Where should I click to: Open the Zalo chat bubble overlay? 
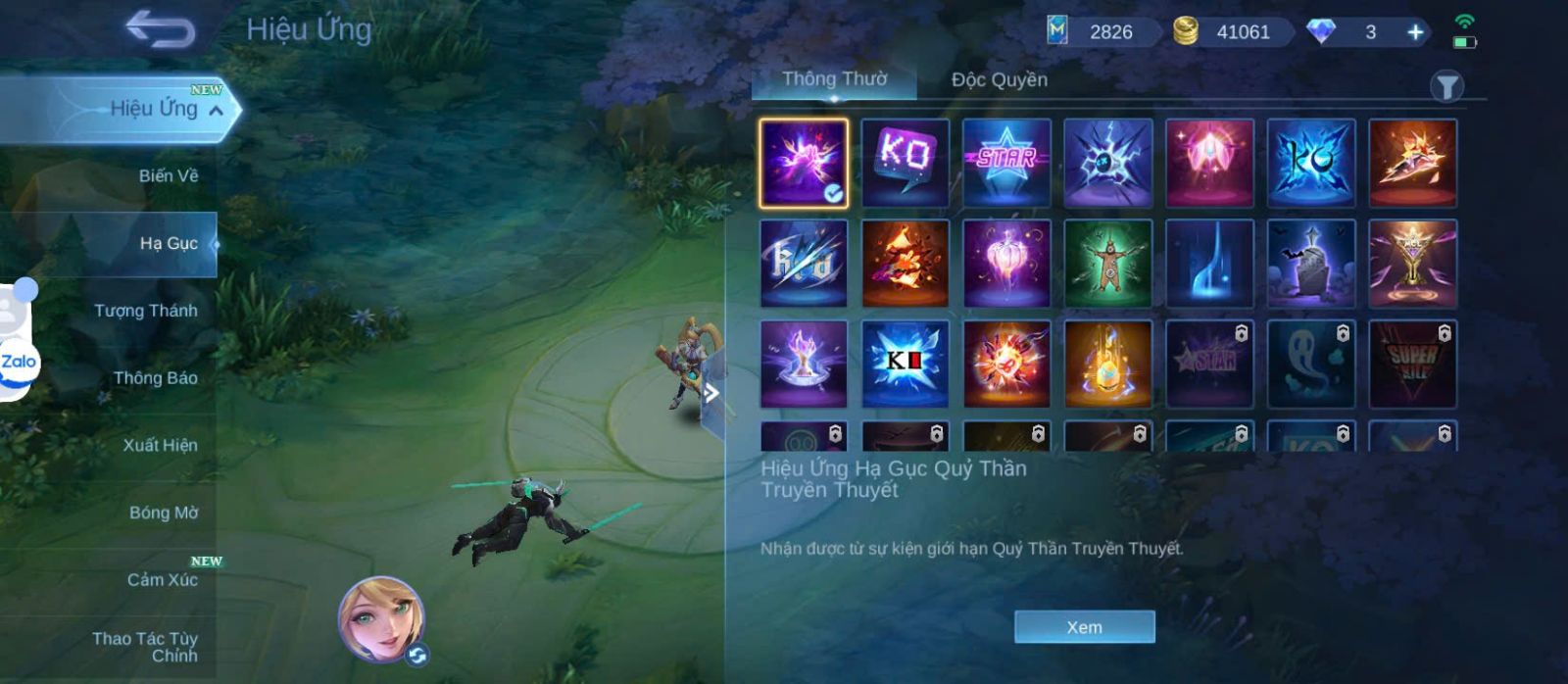click(x=18, y=361)
